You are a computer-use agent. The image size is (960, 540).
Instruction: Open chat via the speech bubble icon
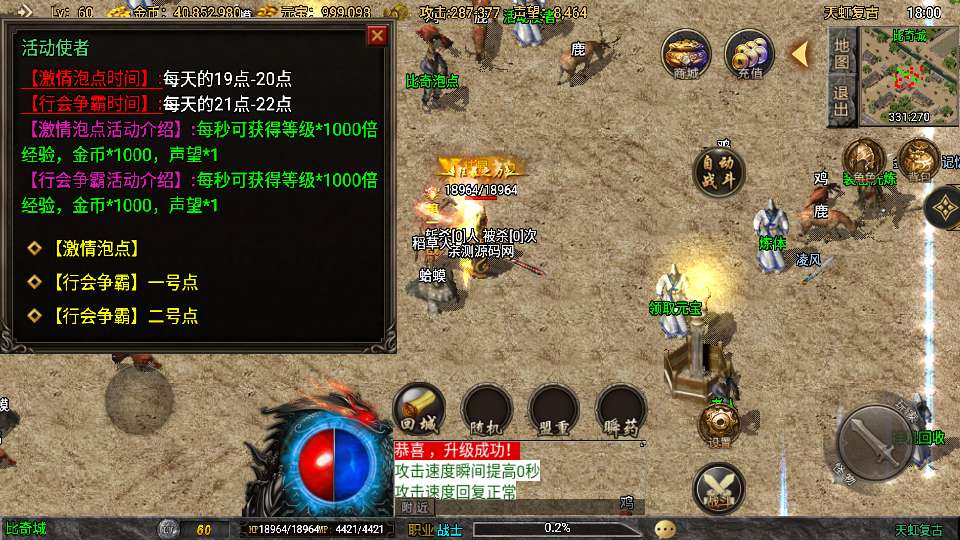[665, 529]
